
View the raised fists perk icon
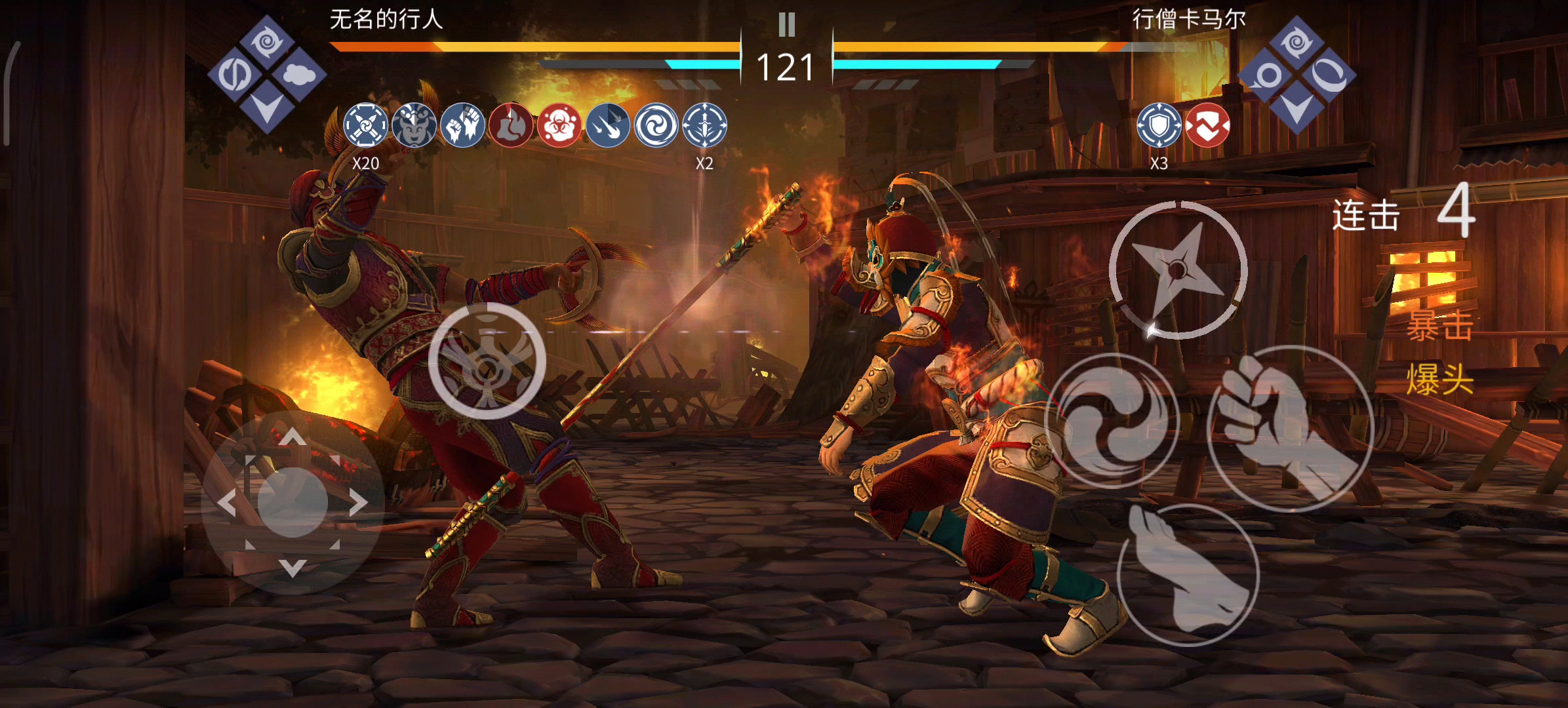[462, 125]
